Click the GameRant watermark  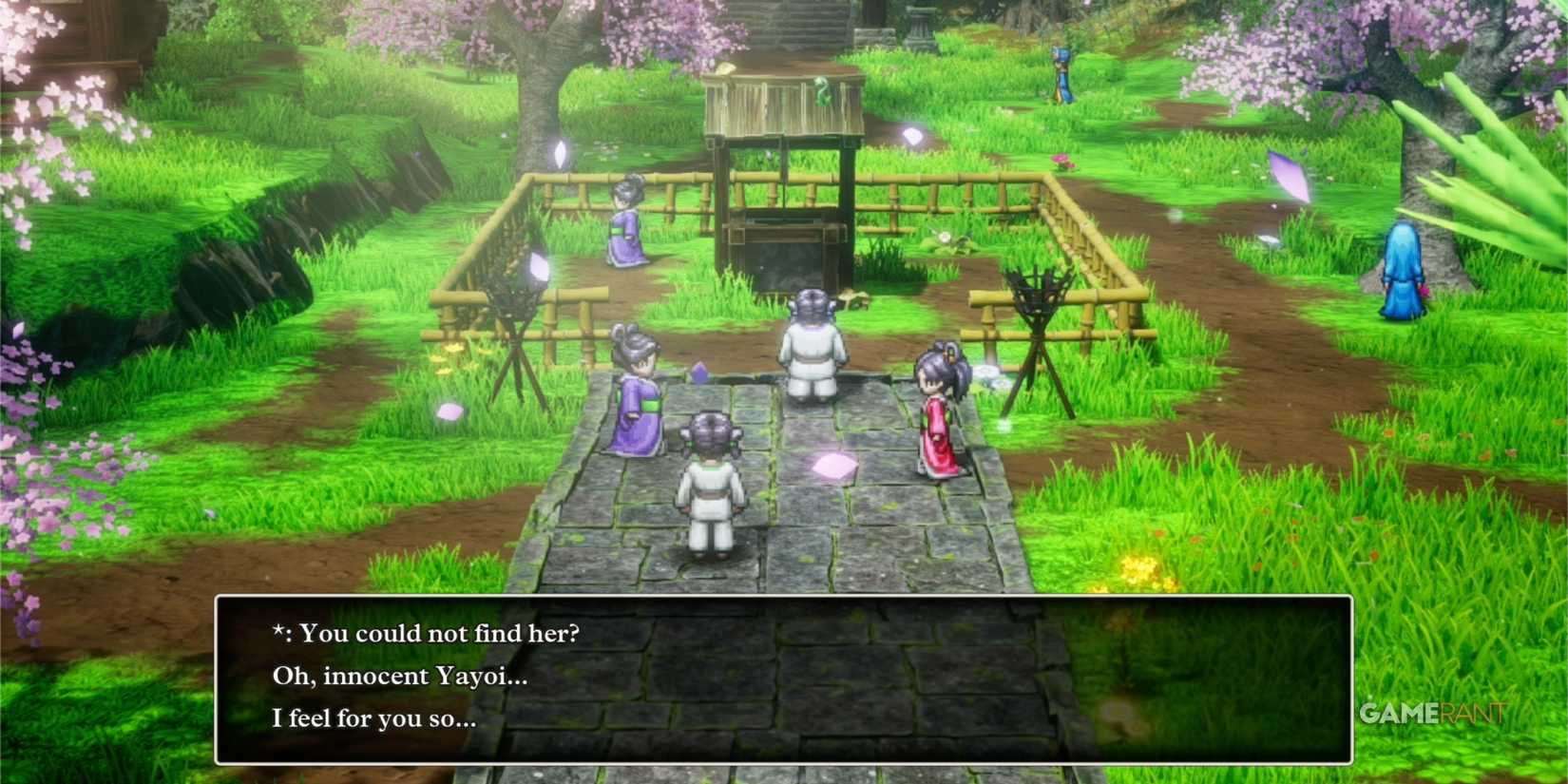coord(1433,711)
